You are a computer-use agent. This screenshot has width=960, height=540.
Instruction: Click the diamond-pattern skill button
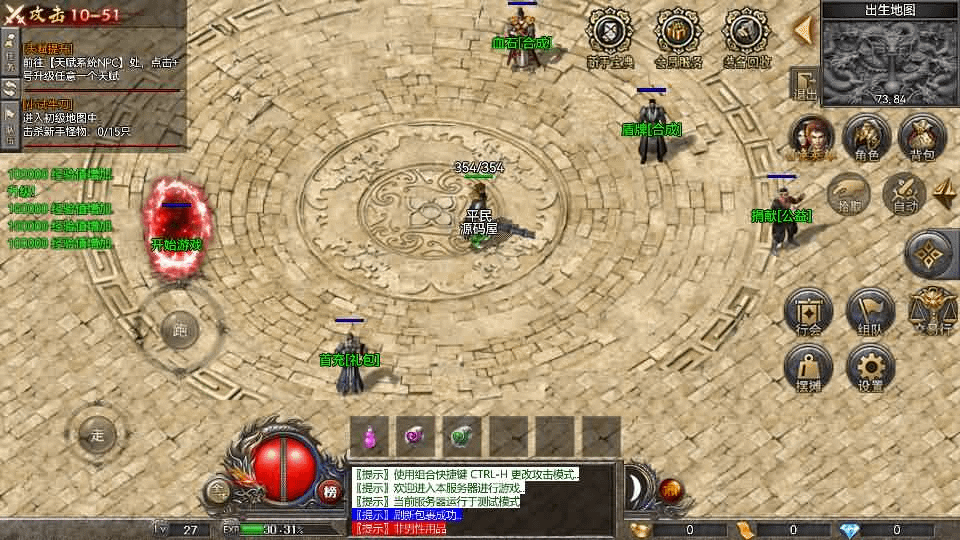click(930, 255)
